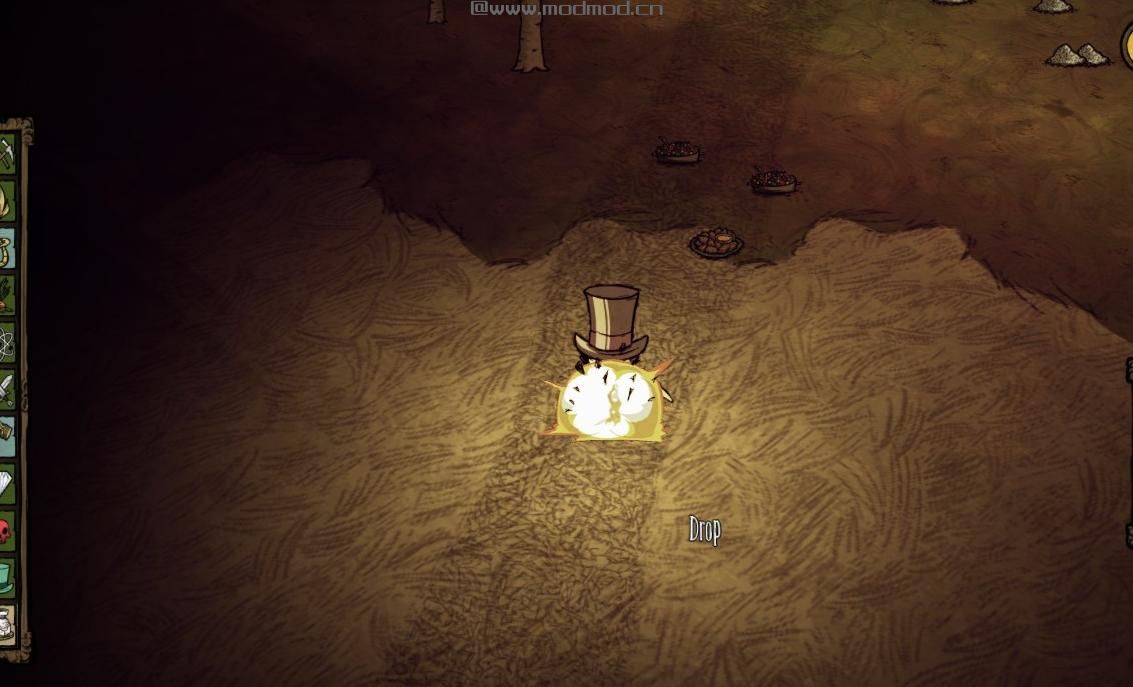Switch to the Food tab with plant icon

pyautogui.click(x=8, y=295)
